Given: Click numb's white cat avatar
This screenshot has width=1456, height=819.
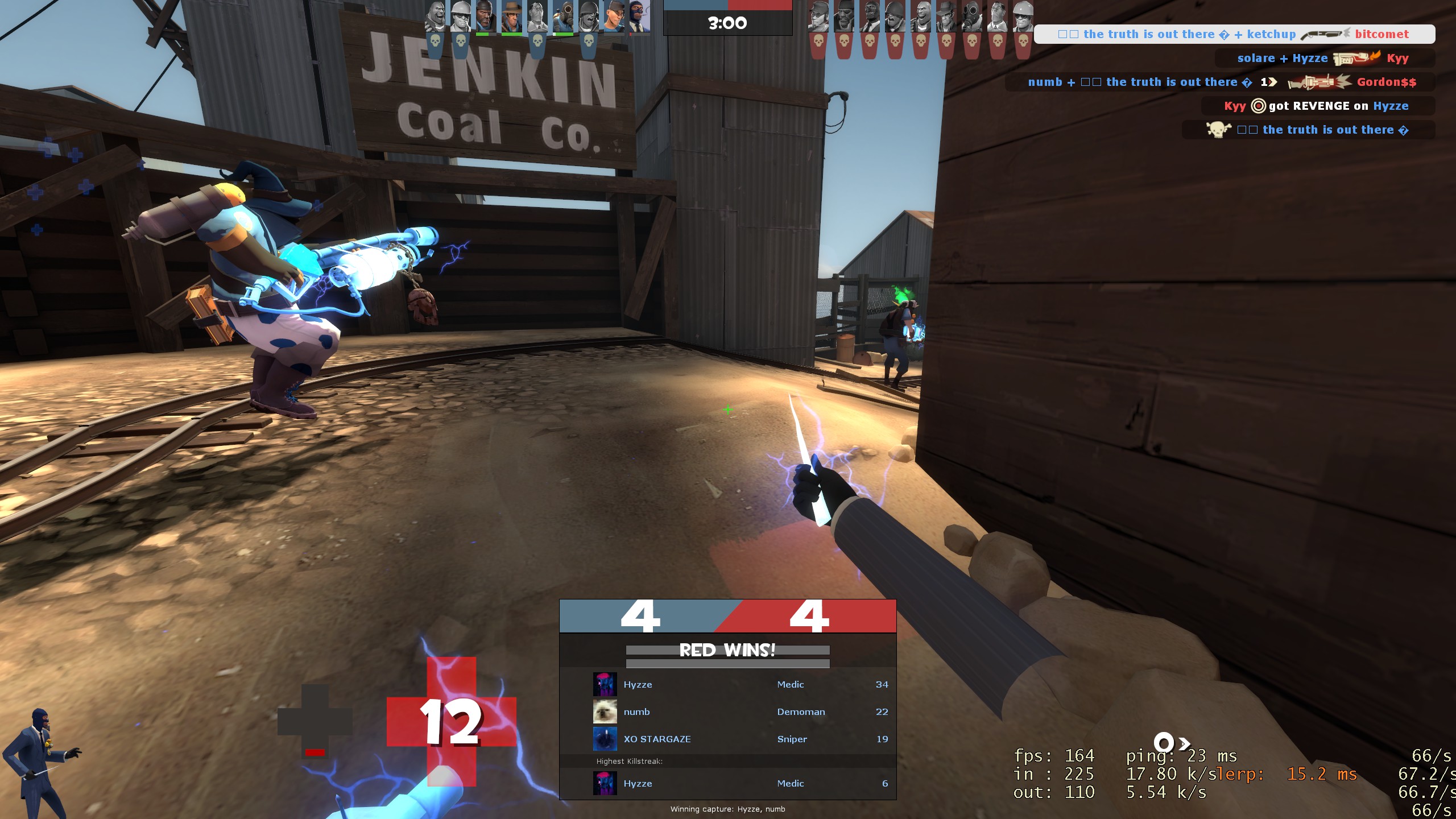Looking at the screenshot, I should tap(605, 712).
